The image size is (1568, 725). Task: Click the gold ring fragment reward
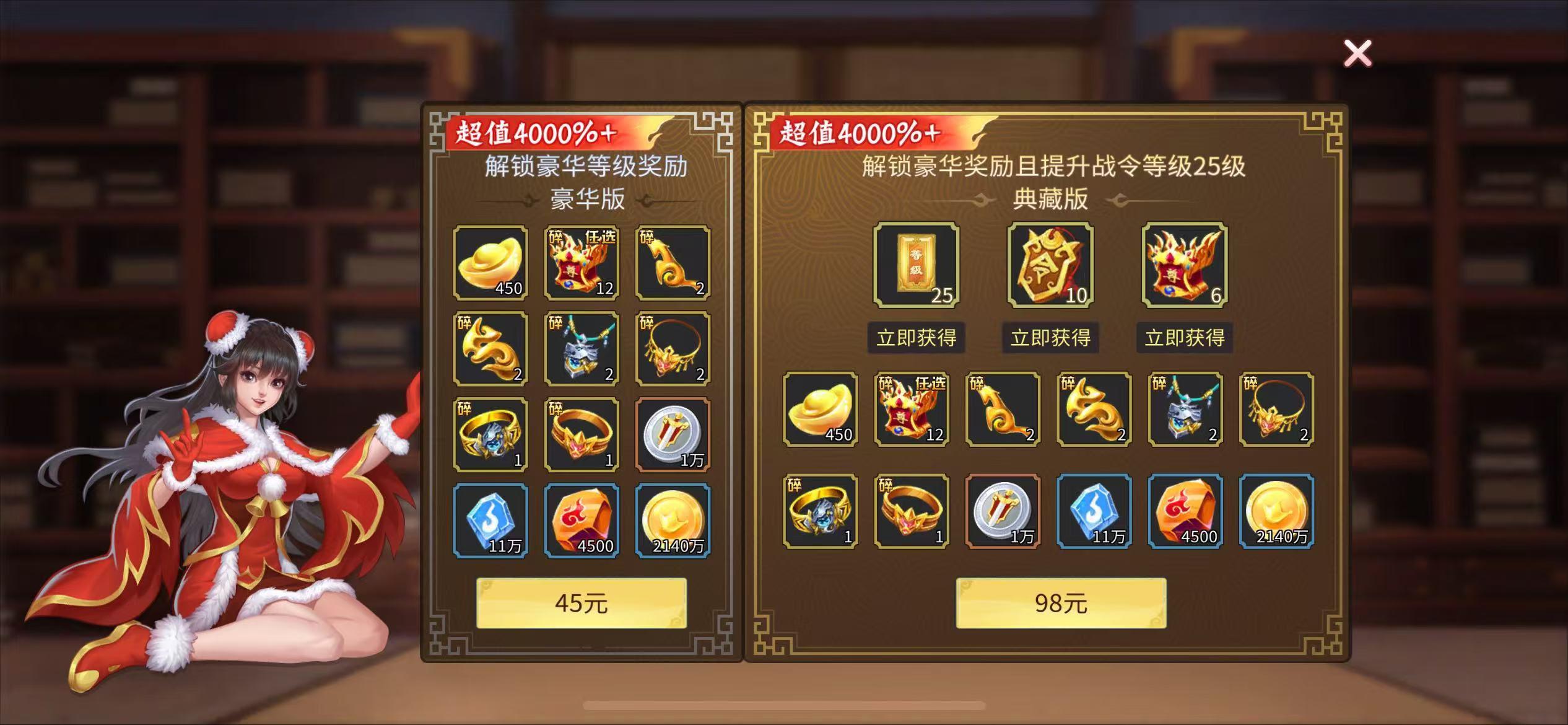[580, 435]
